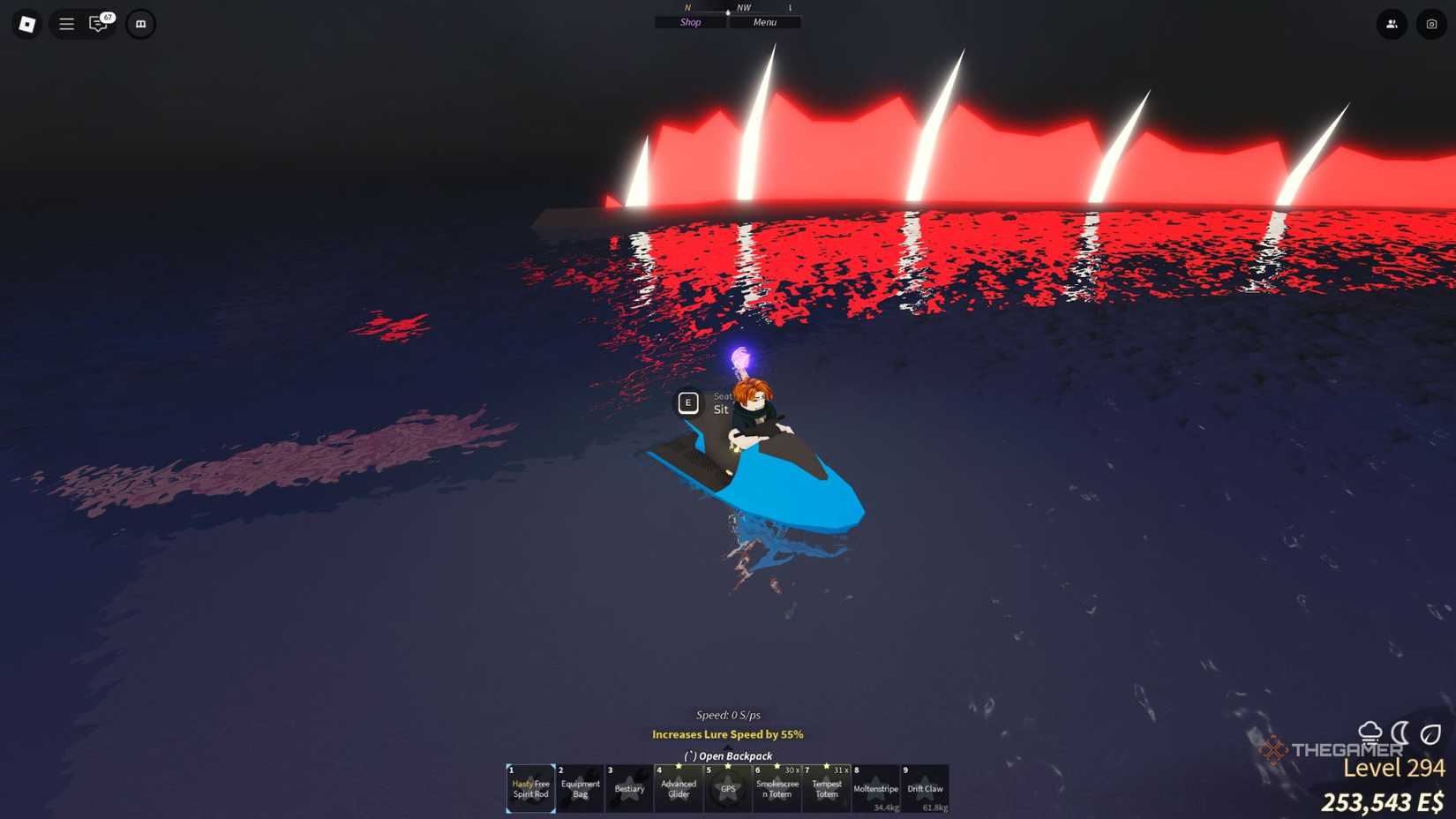
Task: Click the weather cloud status icon
Action: coord(1370,731)
